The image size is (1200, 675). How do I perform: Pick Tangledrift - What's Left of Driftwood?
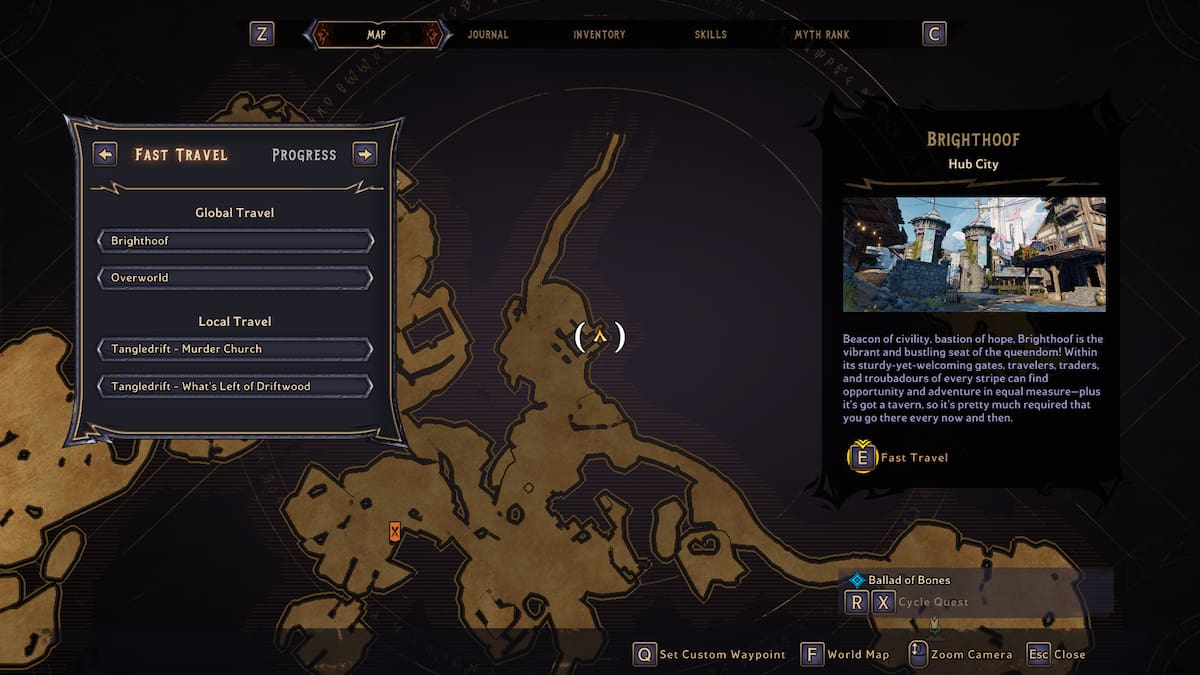235,386
